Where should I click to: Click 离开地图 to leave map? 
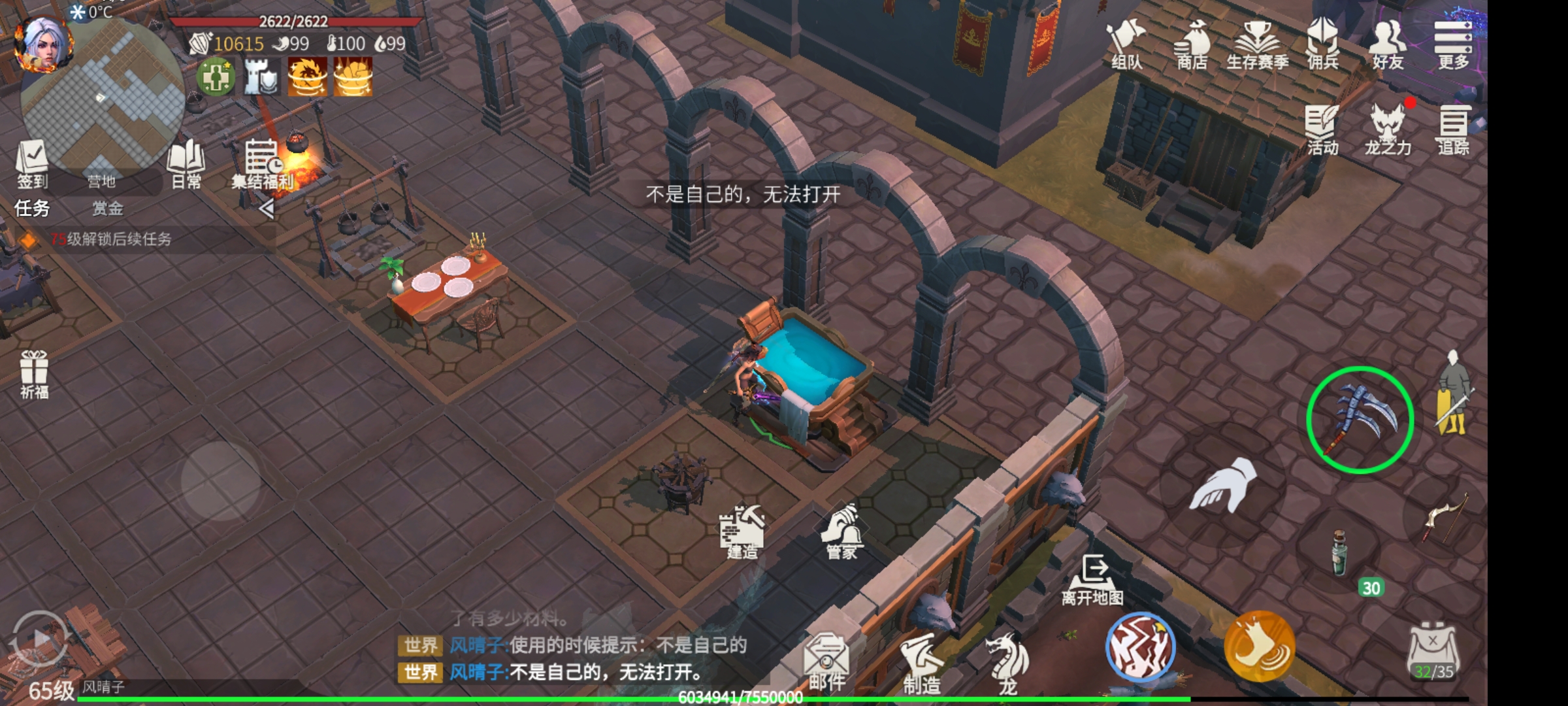click(x=1092, y=579)
